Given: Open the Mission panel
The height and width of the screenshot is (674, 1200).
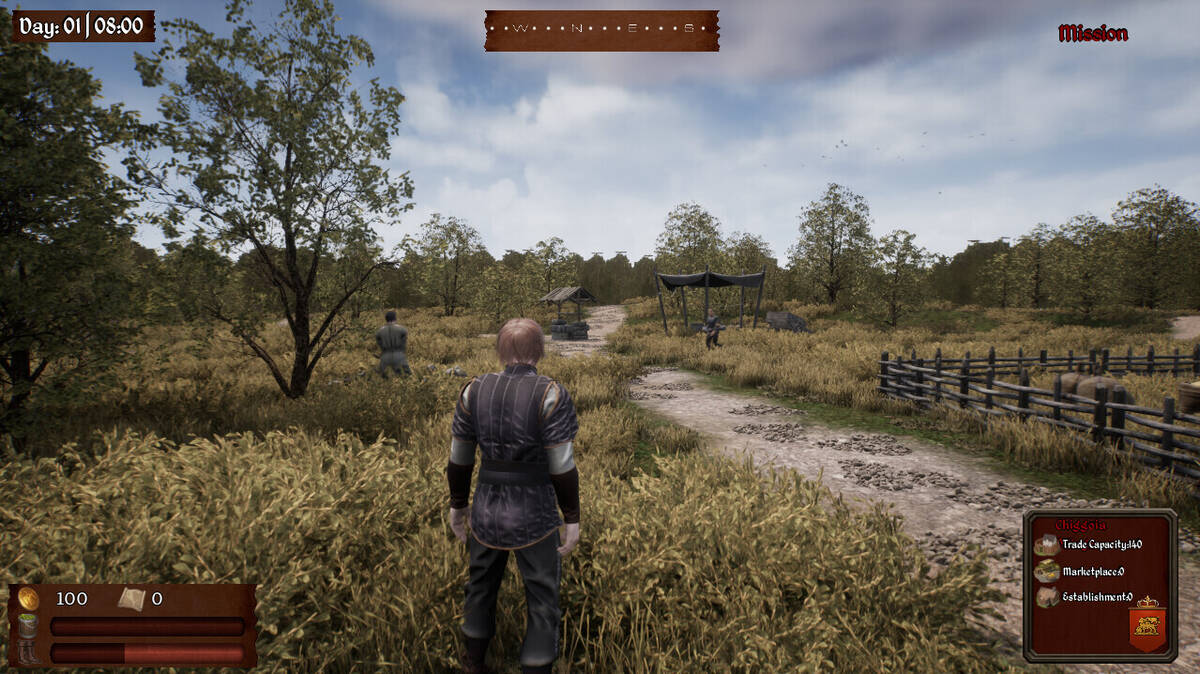Looking at the screenshot, I should (1092, 33).
